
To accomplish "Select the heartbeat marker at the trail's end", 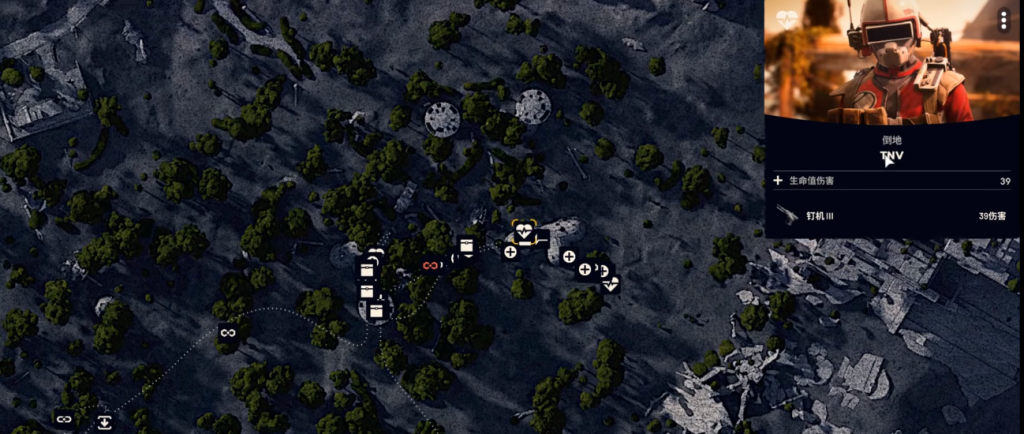I will coord(611,283).
